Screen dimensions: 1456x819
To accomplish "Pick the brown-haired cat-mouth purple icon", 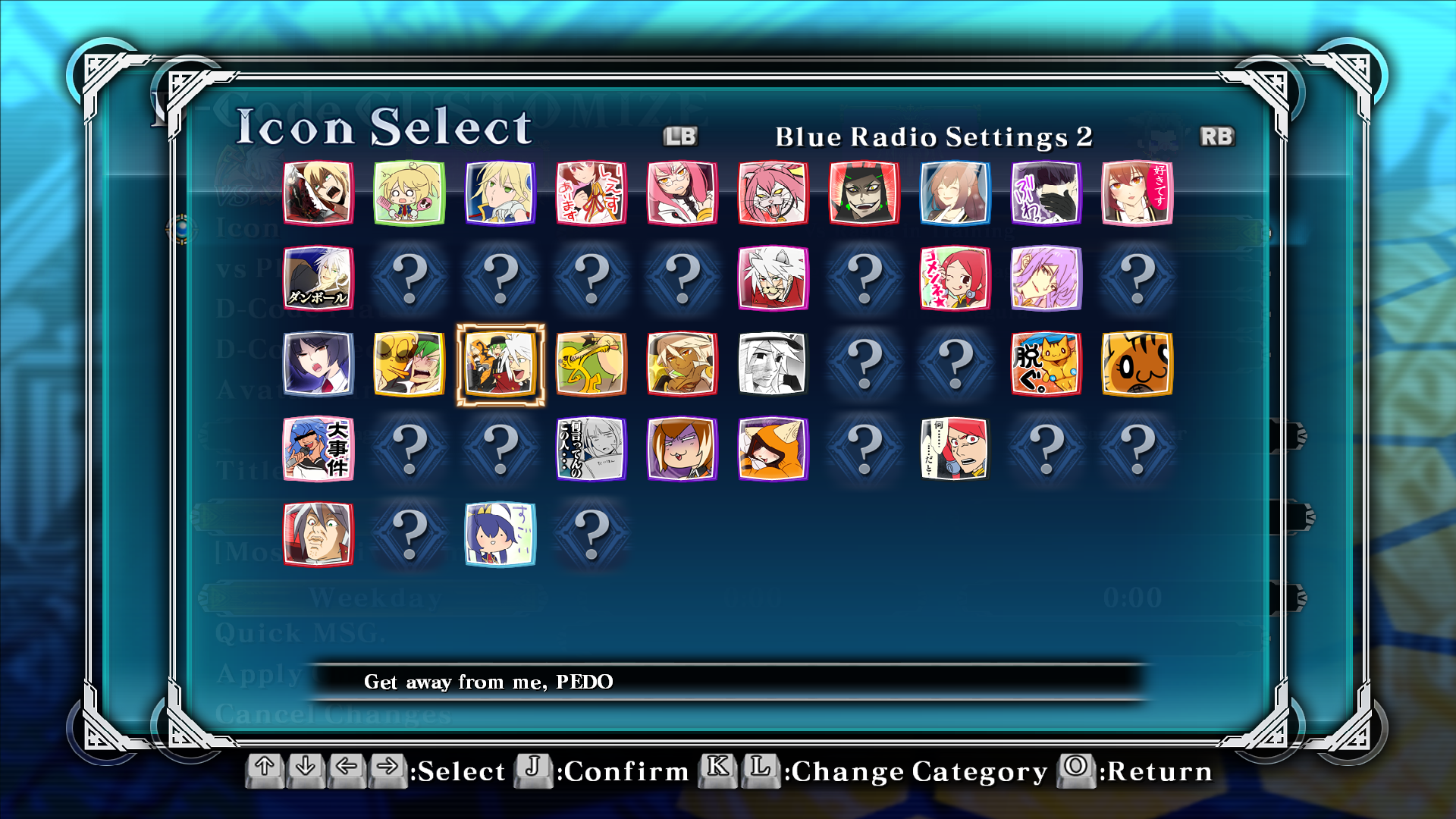I will tap(682, 448).
